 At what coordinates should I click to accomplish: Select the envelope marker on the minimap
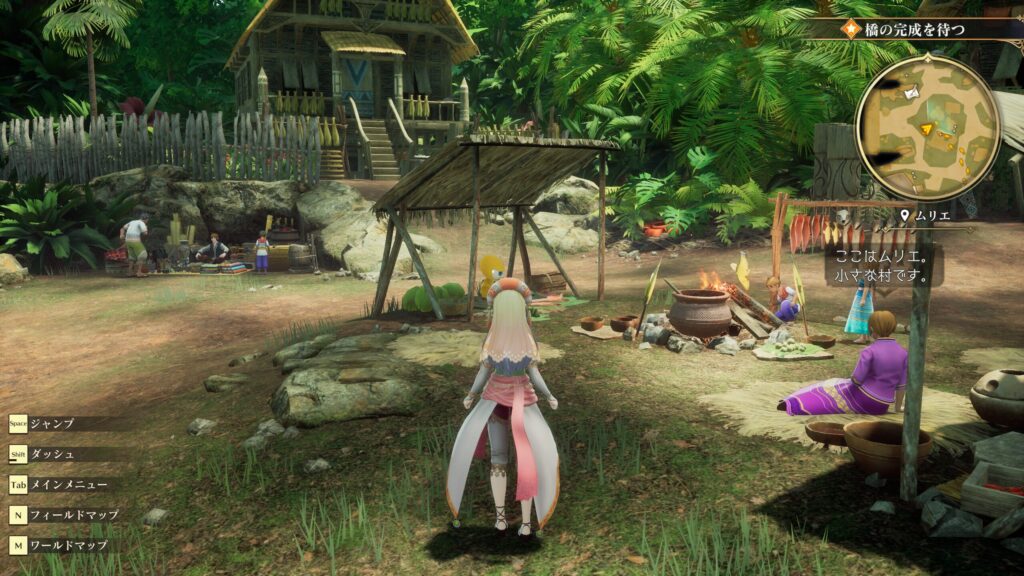(x=911, y=93)
